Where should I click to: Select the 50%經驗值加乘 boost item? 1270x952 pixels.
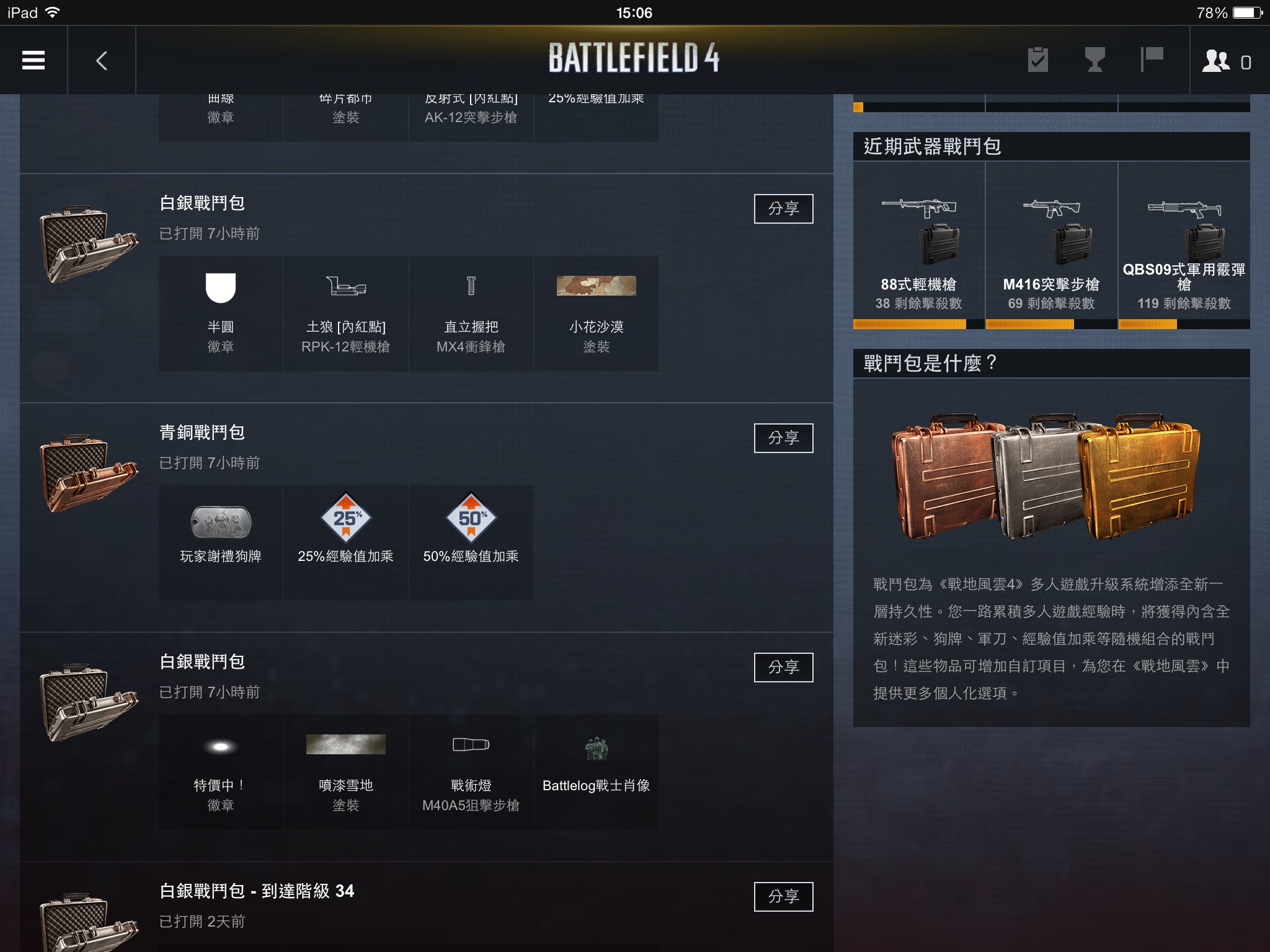pos(471,542)
